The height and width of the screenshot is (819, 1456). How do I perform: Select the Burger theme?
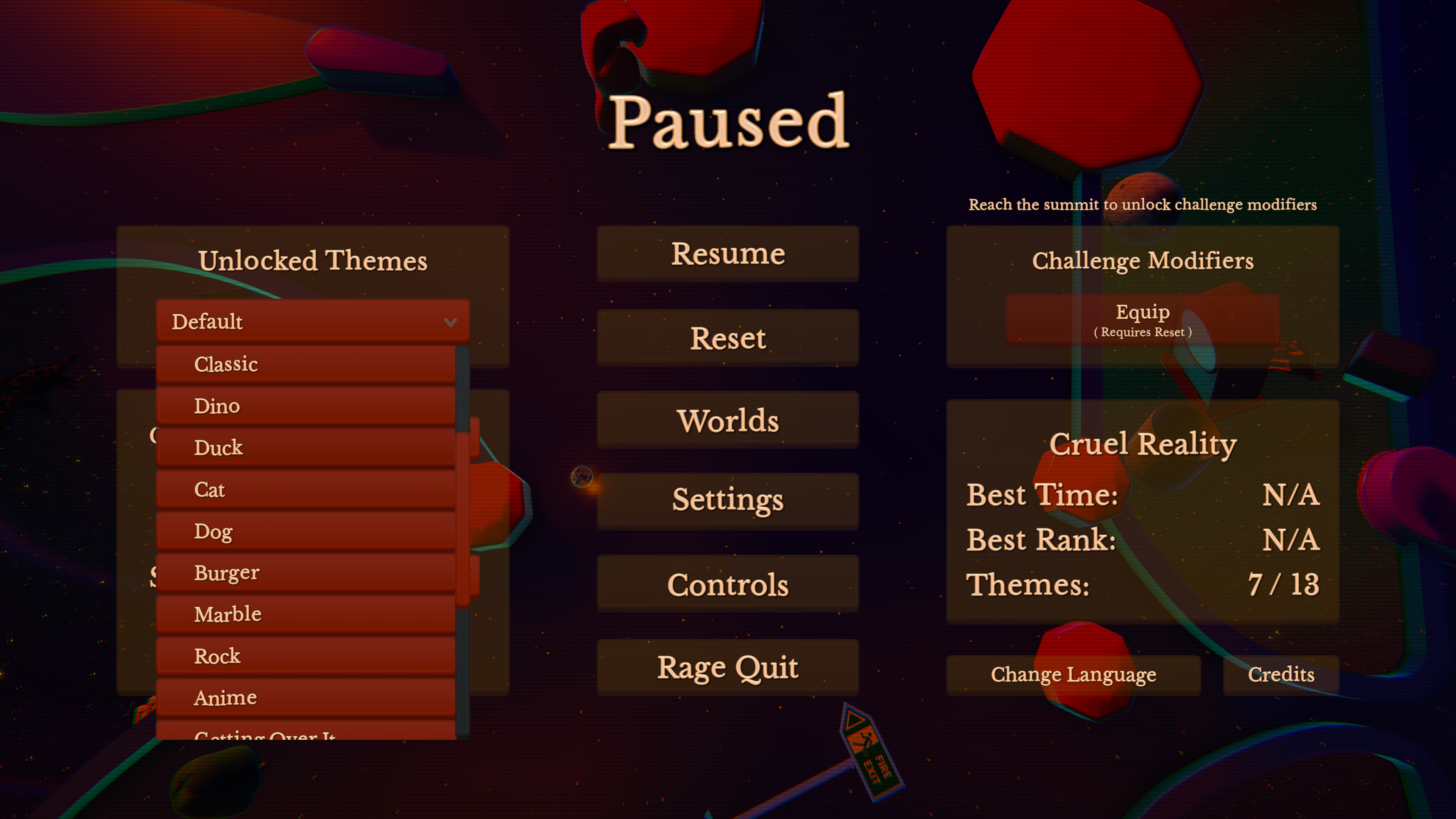[307, 572]
